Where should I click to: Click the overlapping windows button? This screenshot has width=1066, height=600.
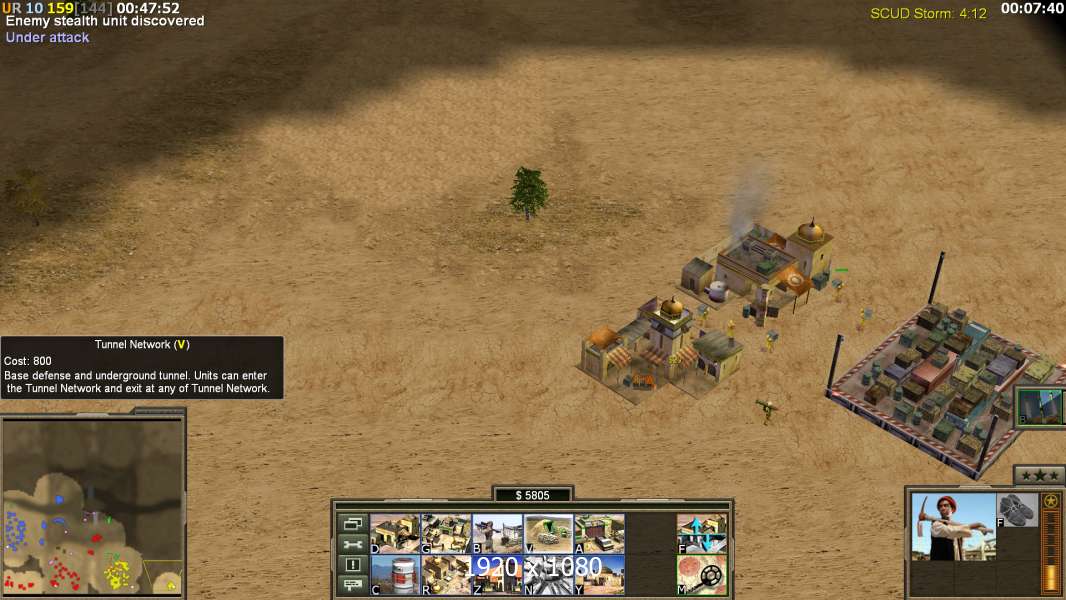pyautogui.click(x=352, y=523)
